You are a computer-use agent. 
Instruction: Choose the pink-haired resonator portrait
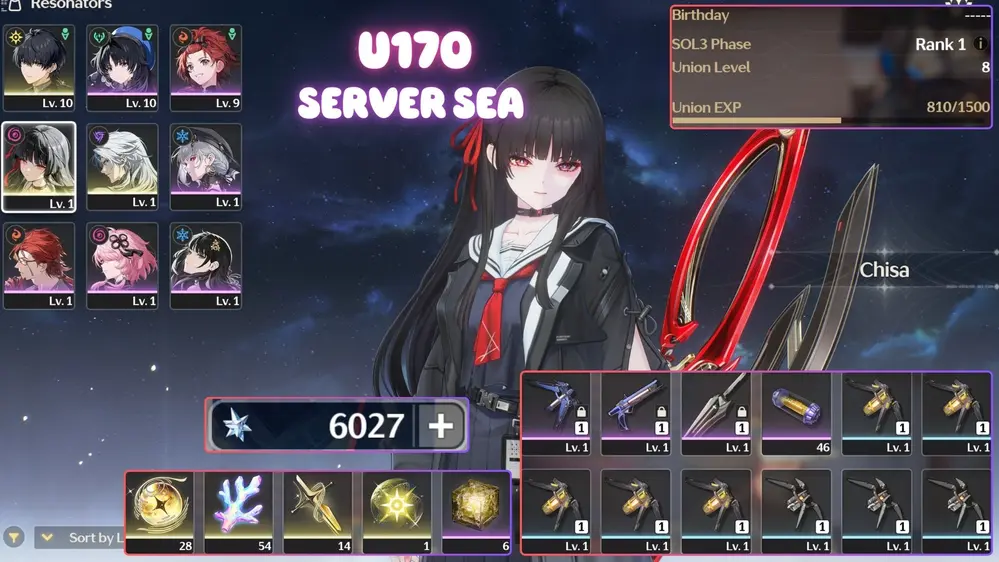click(122, 265)
